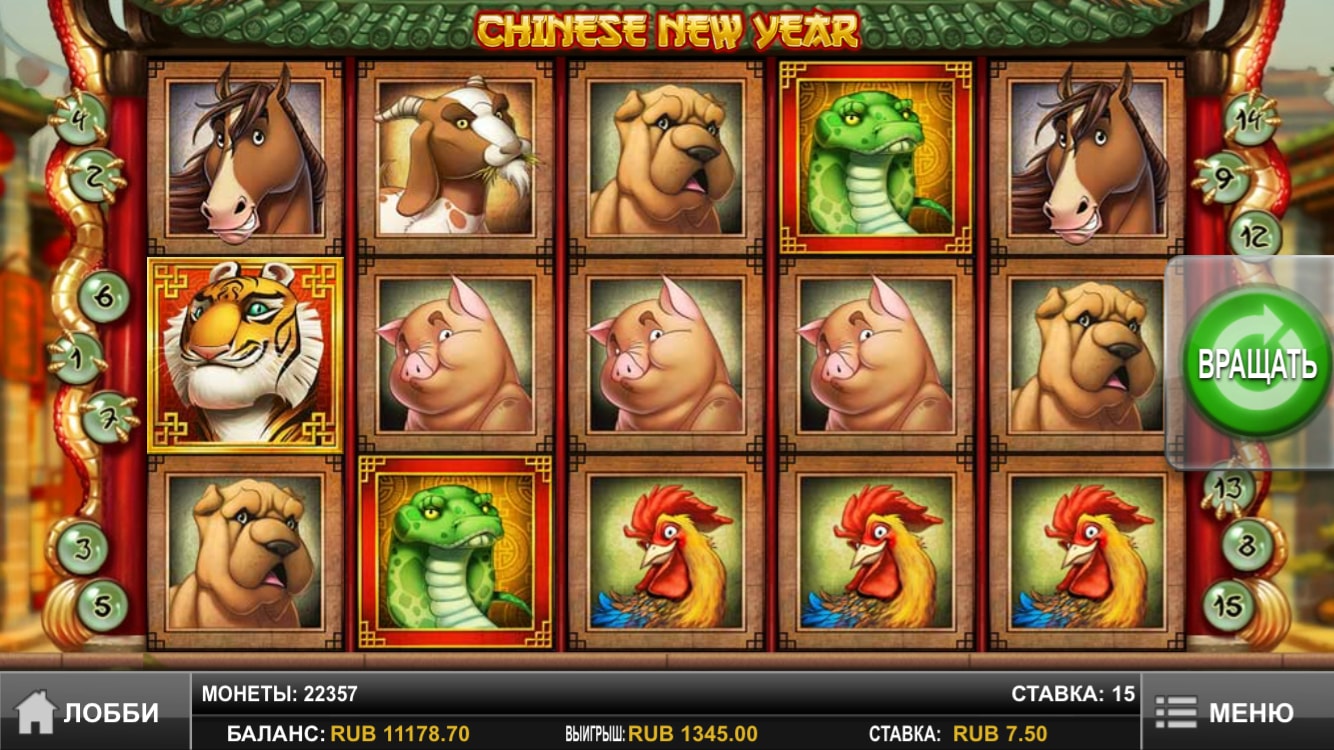This screenshot has height=750, width=1334.
Task: Click payline marker number 6
Action: pos(102,297)
